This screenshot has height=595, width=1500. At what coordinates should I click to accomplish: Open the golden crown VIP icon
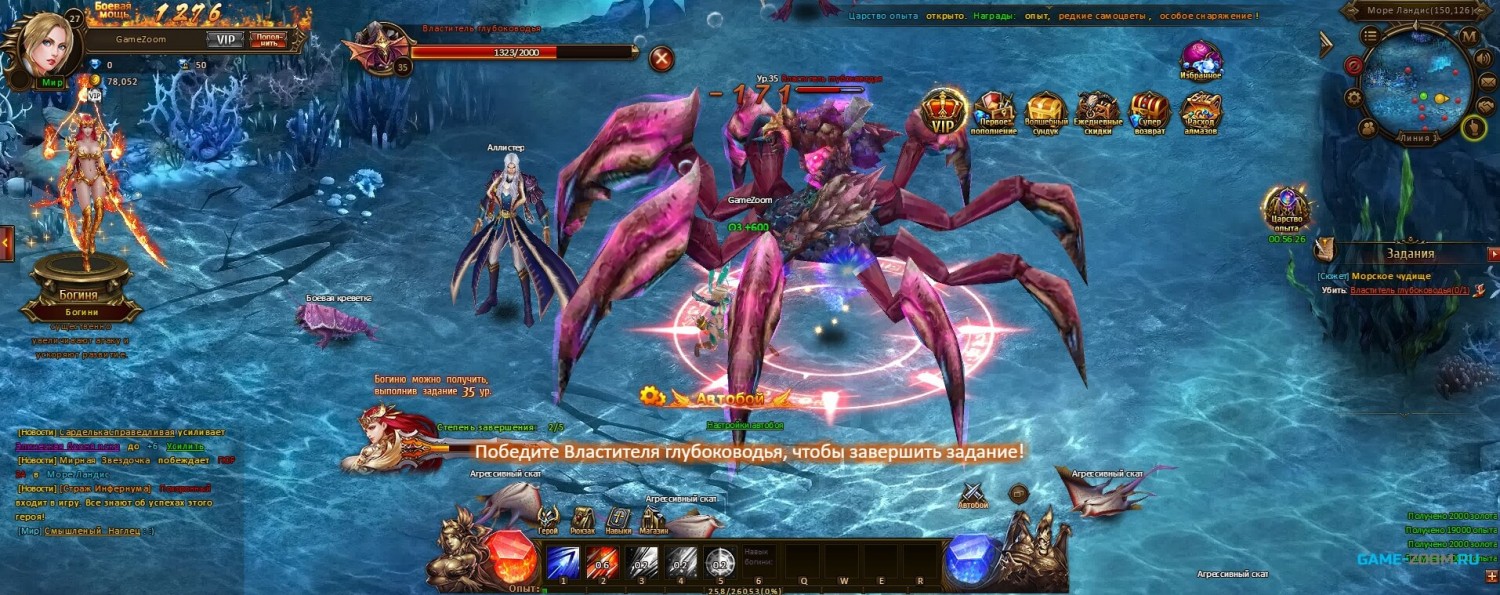coord(943,110)
